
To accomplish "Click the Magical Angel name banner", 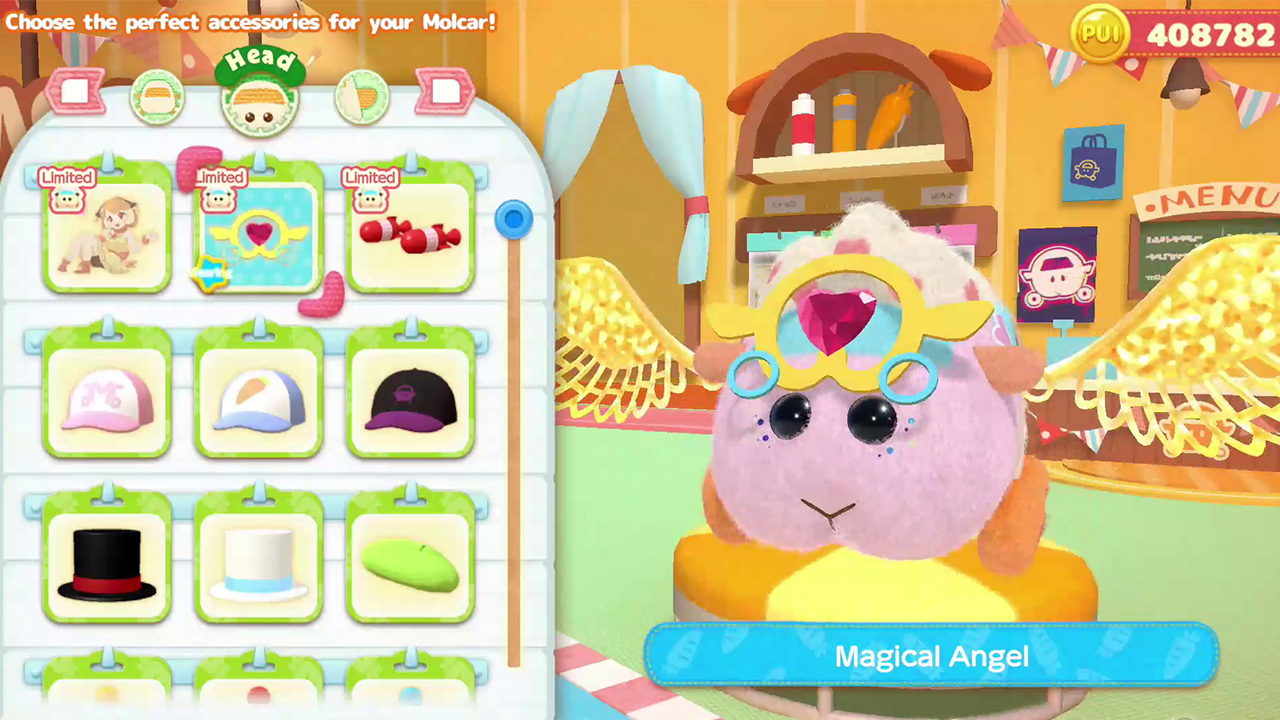I will pos(931,656).
